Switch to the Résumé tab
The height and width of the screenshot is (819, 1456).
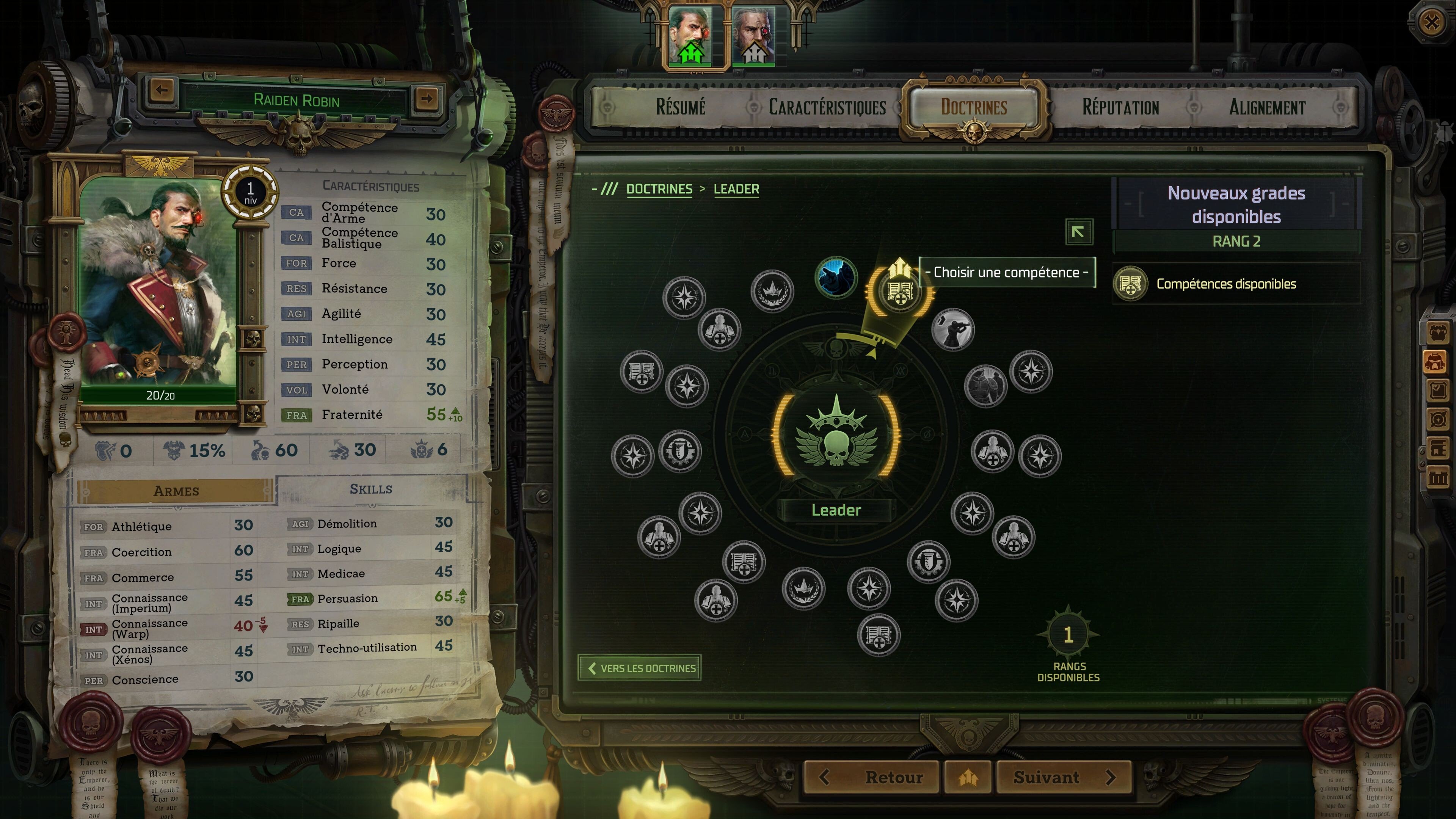click(x=680, y=107)
